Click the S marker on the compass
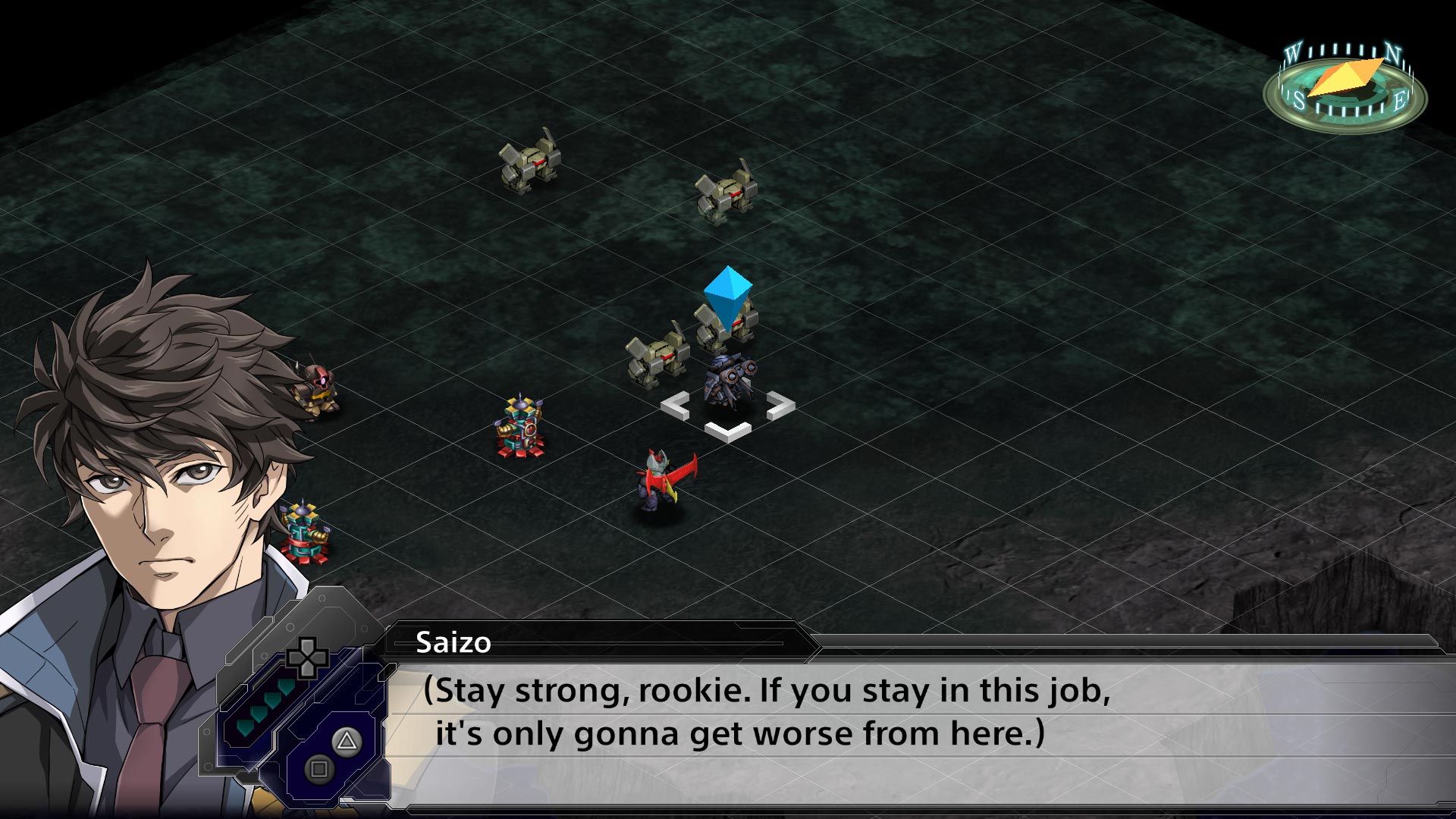This screenshot has width=1456, height=819. (1301, 102)
